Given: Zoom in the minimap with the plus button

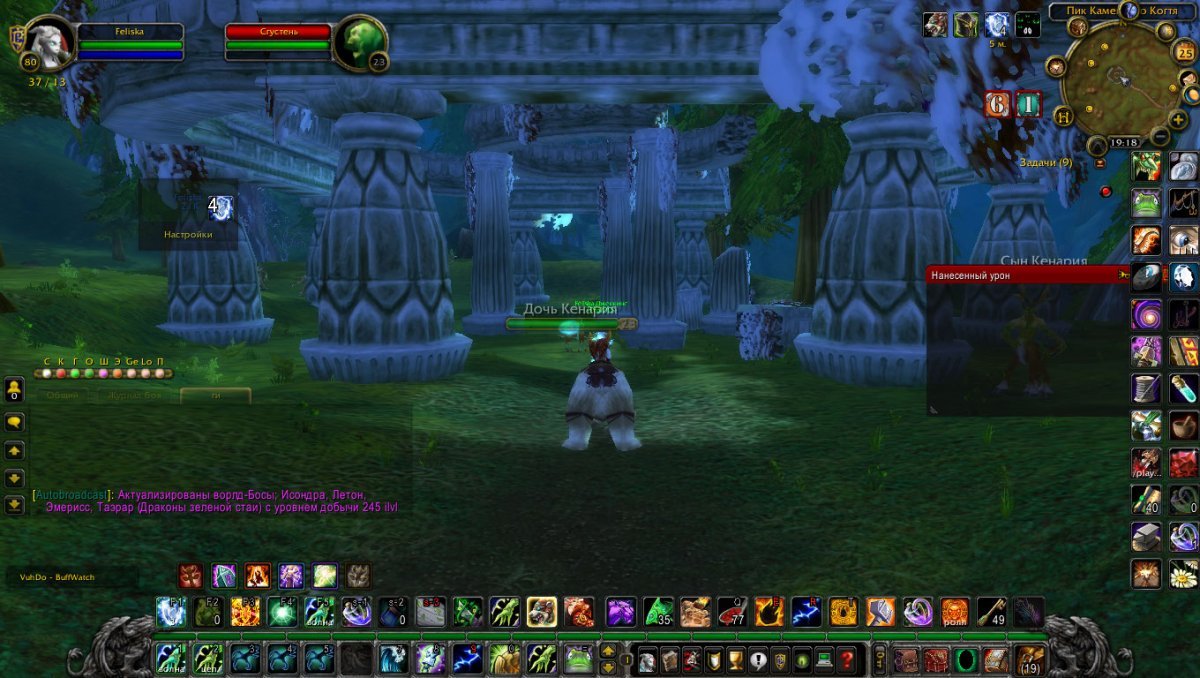Looking at the screenshot, I should 1179,119.
